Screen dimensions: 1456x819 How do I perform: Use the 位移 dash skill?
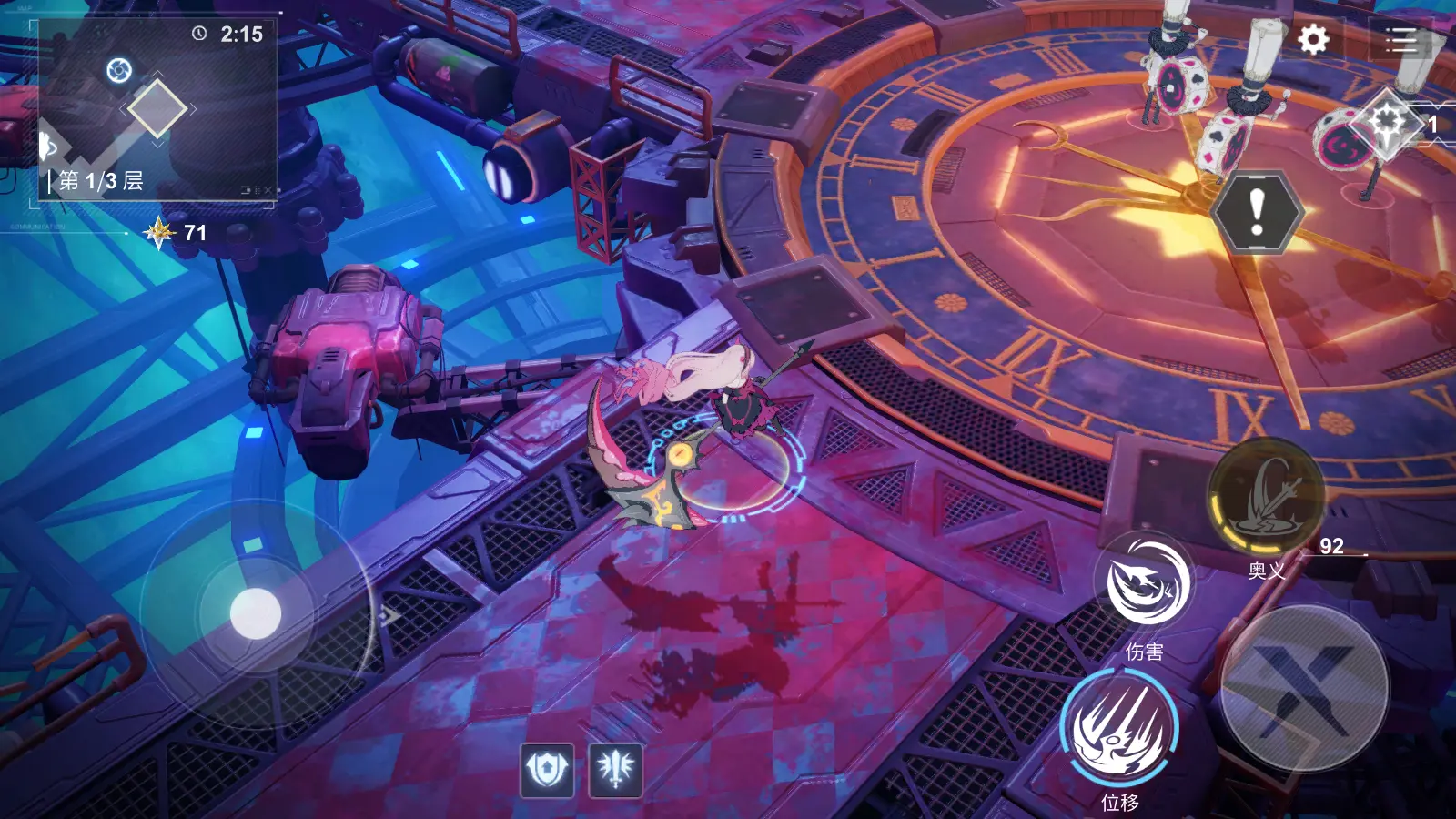tap(1120, 728)
